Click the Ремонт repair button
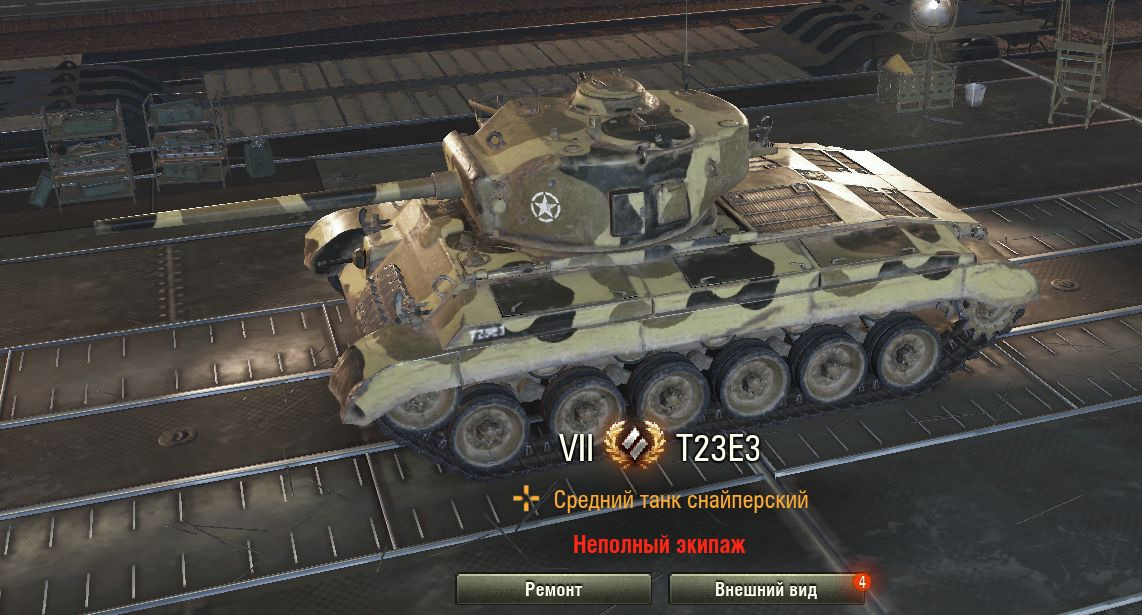 click(553, 589)
